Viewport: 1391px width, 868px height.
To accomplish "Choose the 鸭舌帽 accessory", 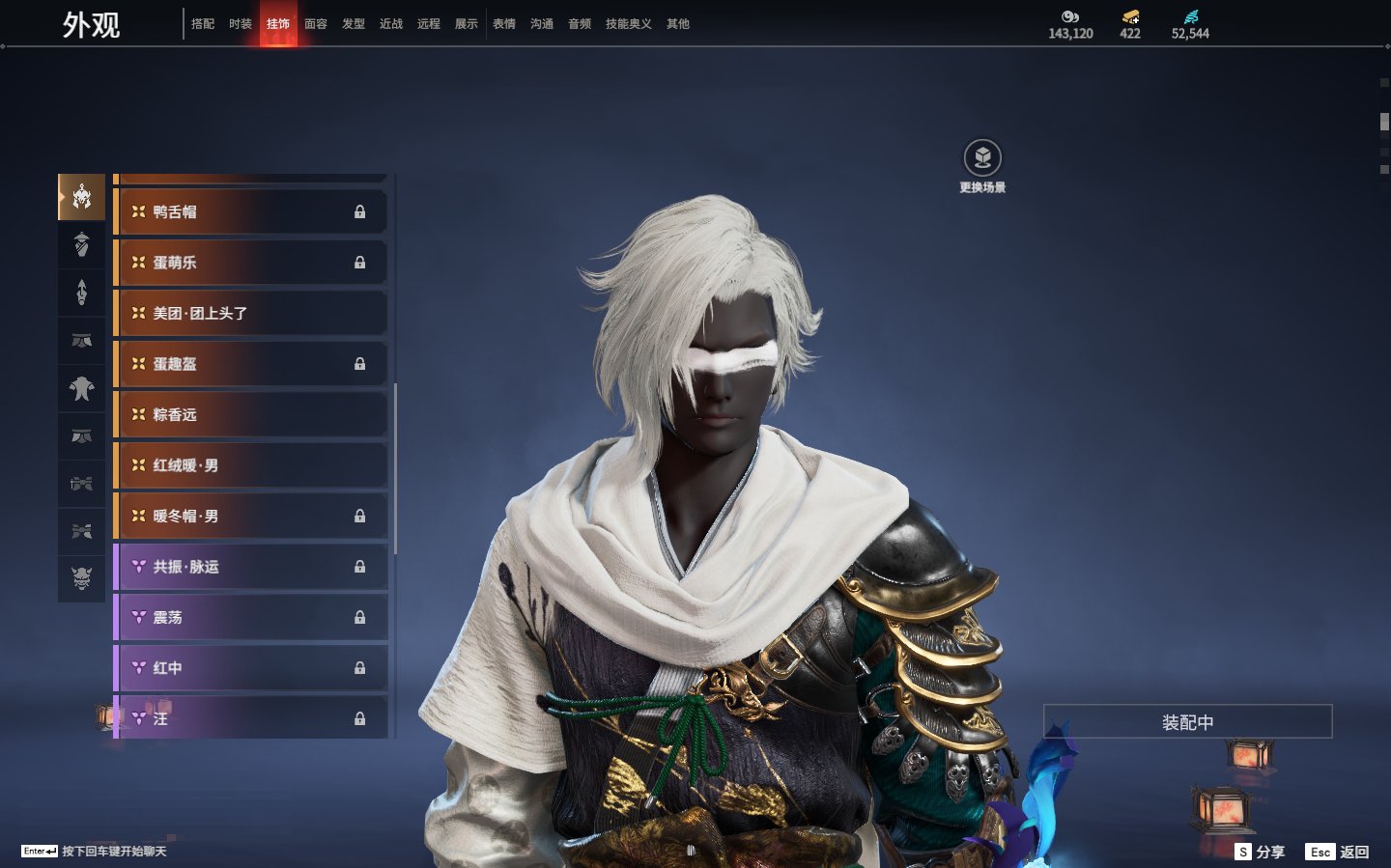I will click(251, 211).
